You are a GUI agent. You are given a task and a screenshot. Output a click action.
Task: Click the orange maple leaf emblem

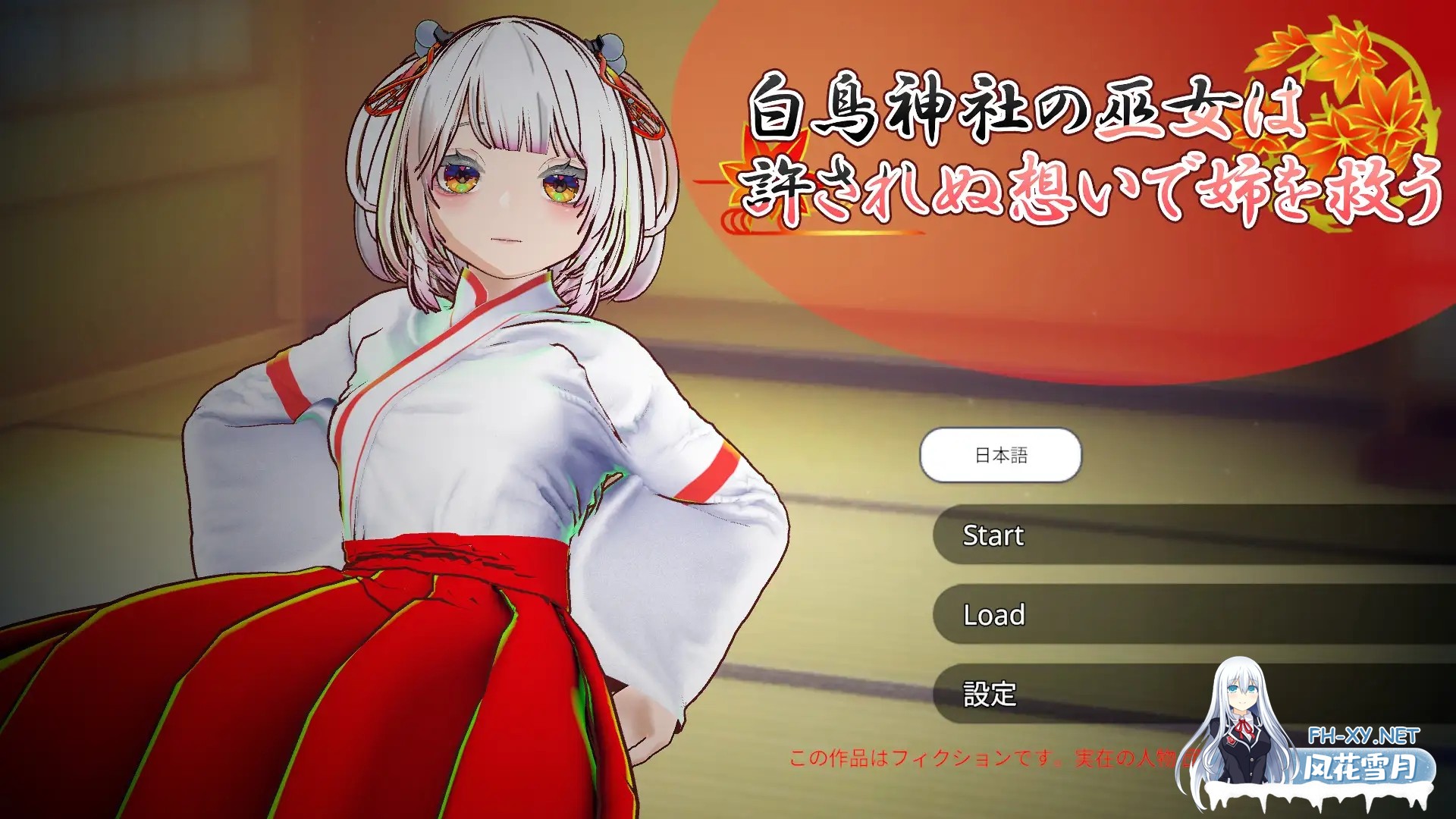[1357, 83]
